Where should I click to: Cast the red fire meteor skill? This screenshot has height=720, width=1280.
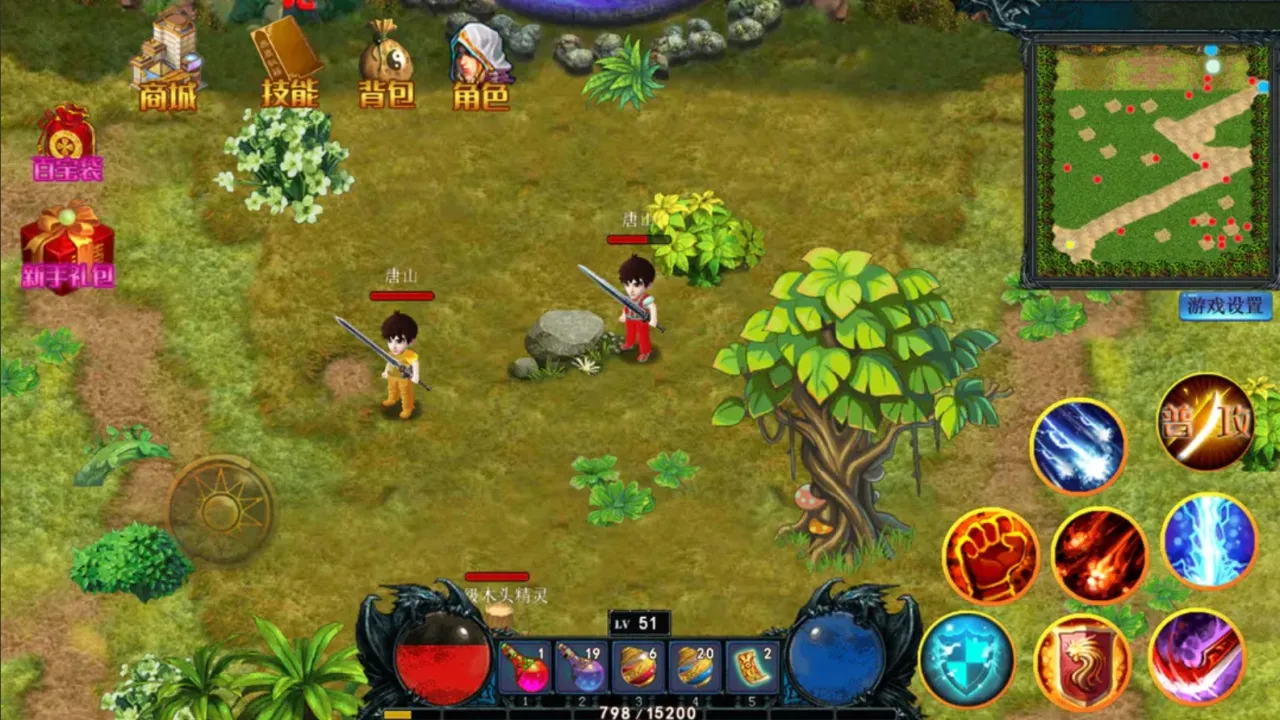click(1098, 555)
